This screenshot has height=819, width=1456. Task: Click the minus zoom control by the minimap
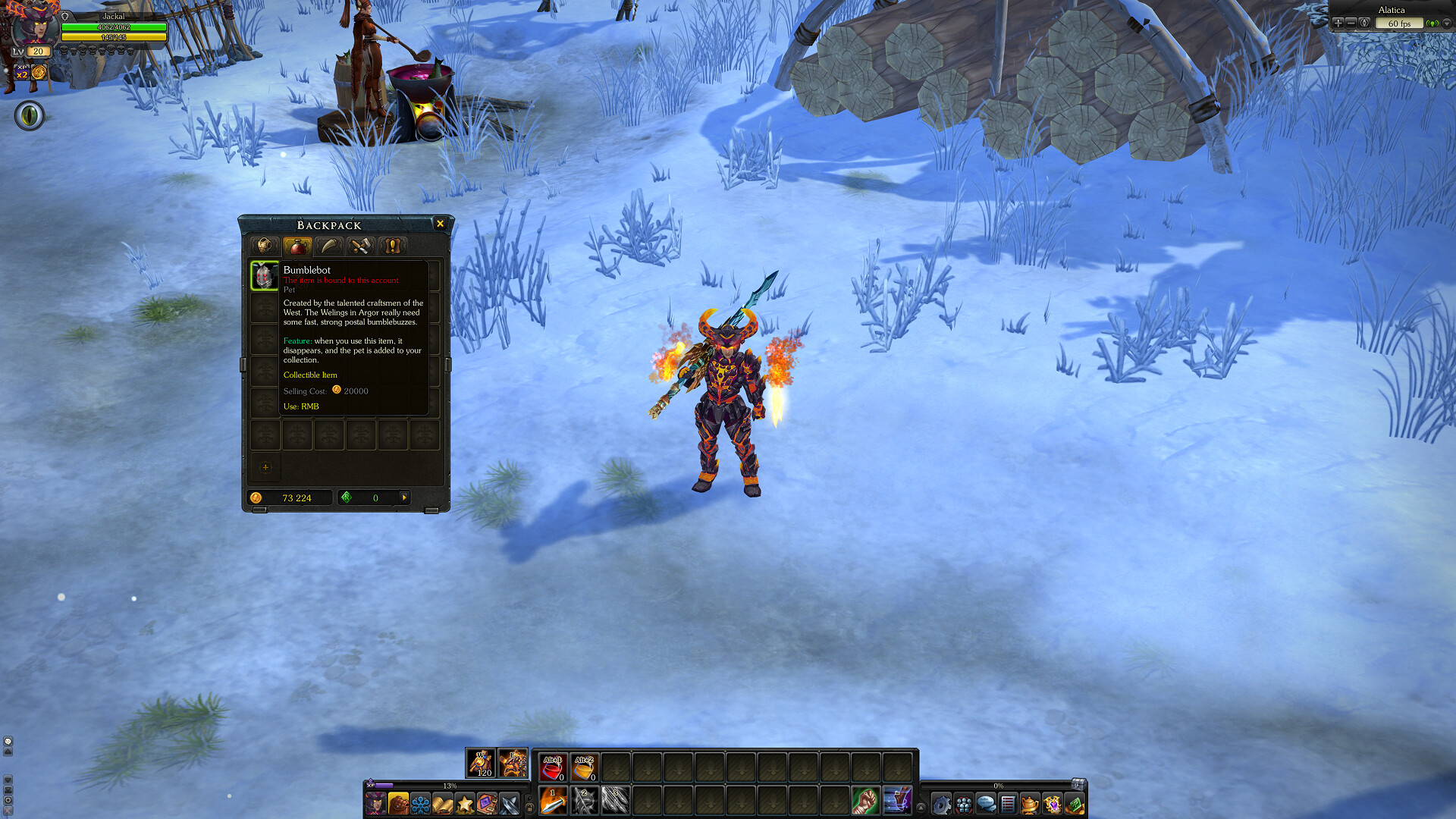(x=1351, y=24)
